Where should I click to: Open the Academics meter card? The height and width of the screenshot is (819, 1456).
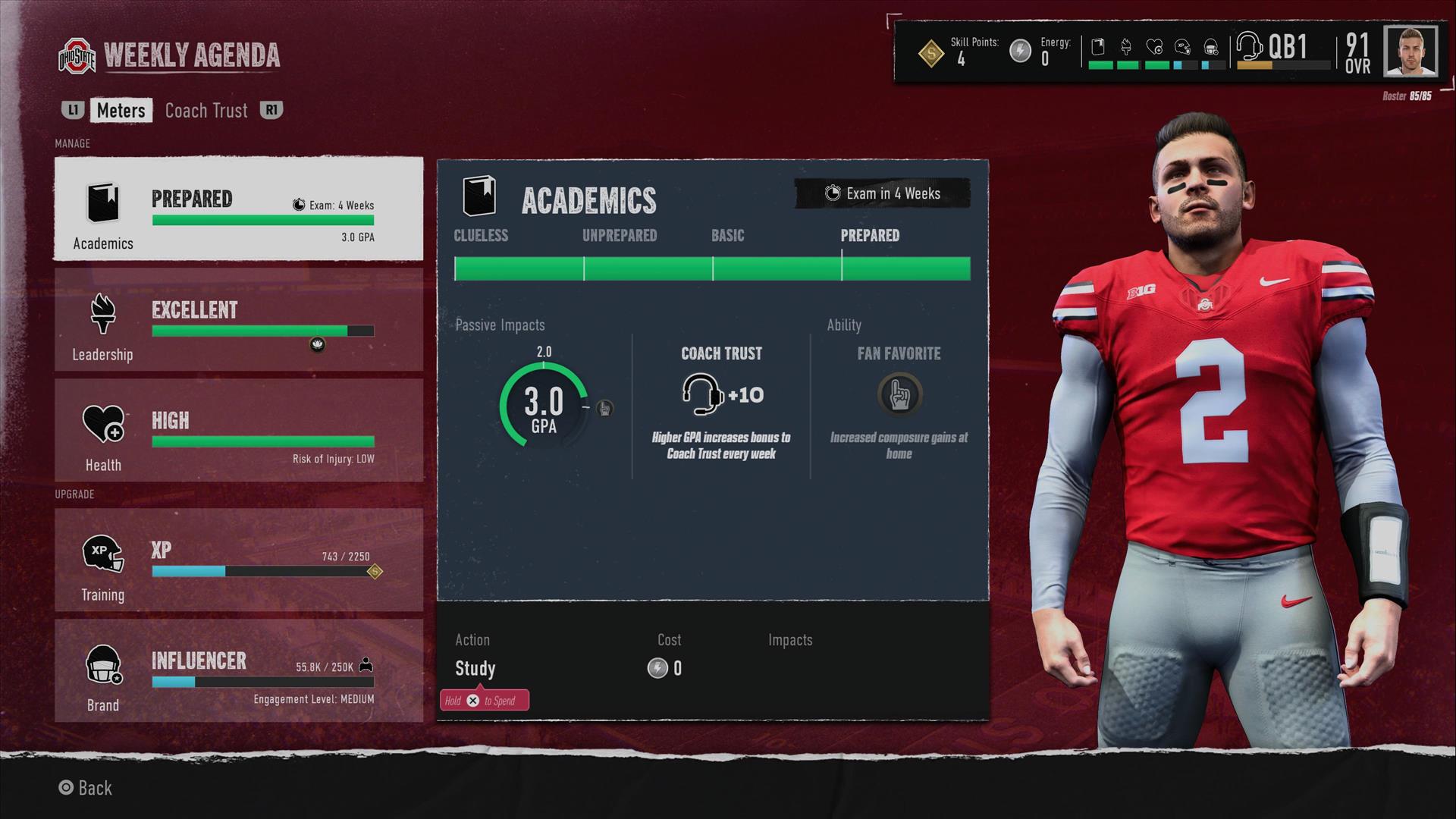[x=239, y=209]
